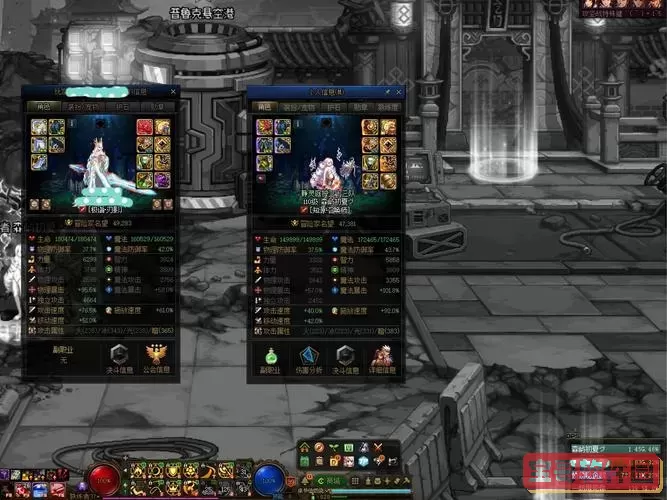Open 伤害分析 blue crystal button
The image size is (667, 500).
pyautogui.click(x=308, y=357)
